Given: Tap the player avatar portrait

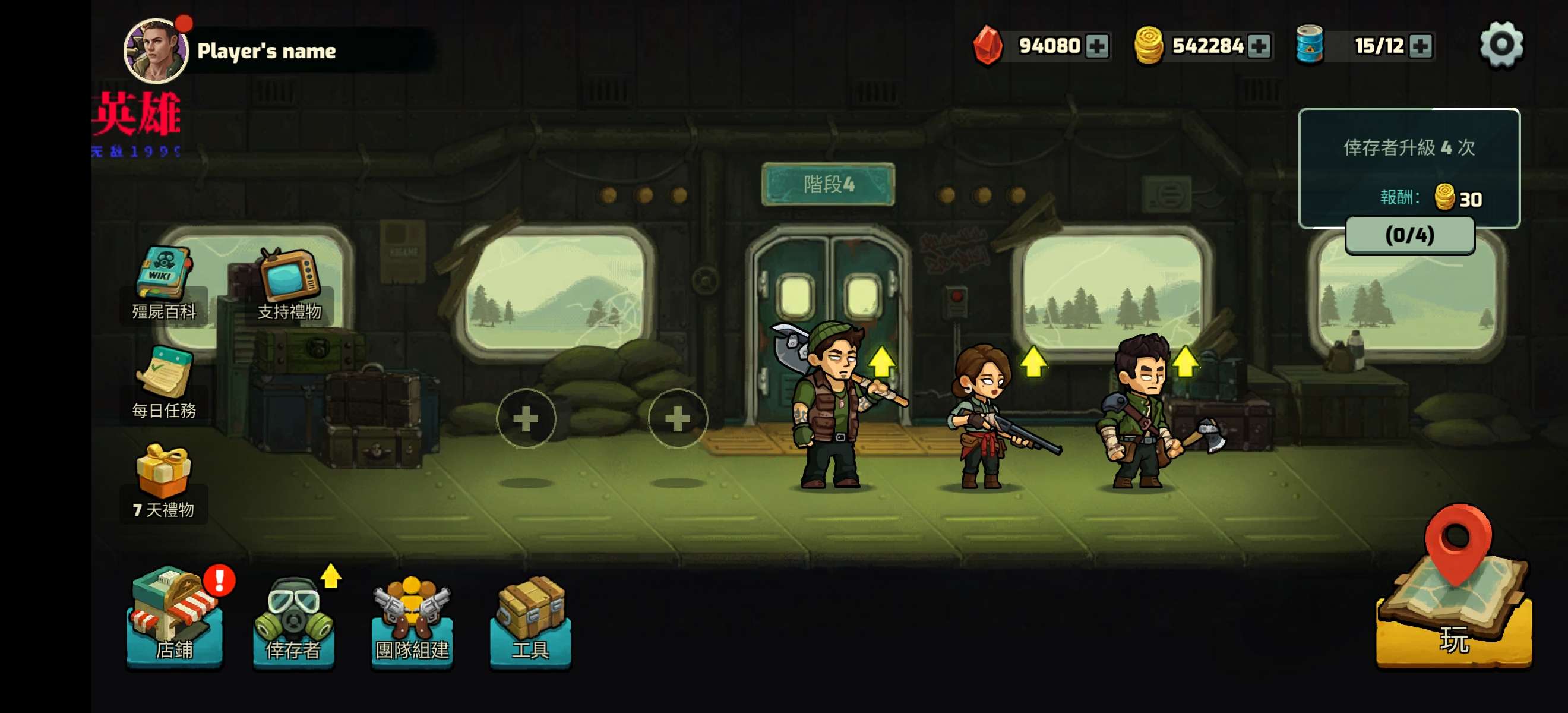Looking at the screenshot, I should pos(155,51).
